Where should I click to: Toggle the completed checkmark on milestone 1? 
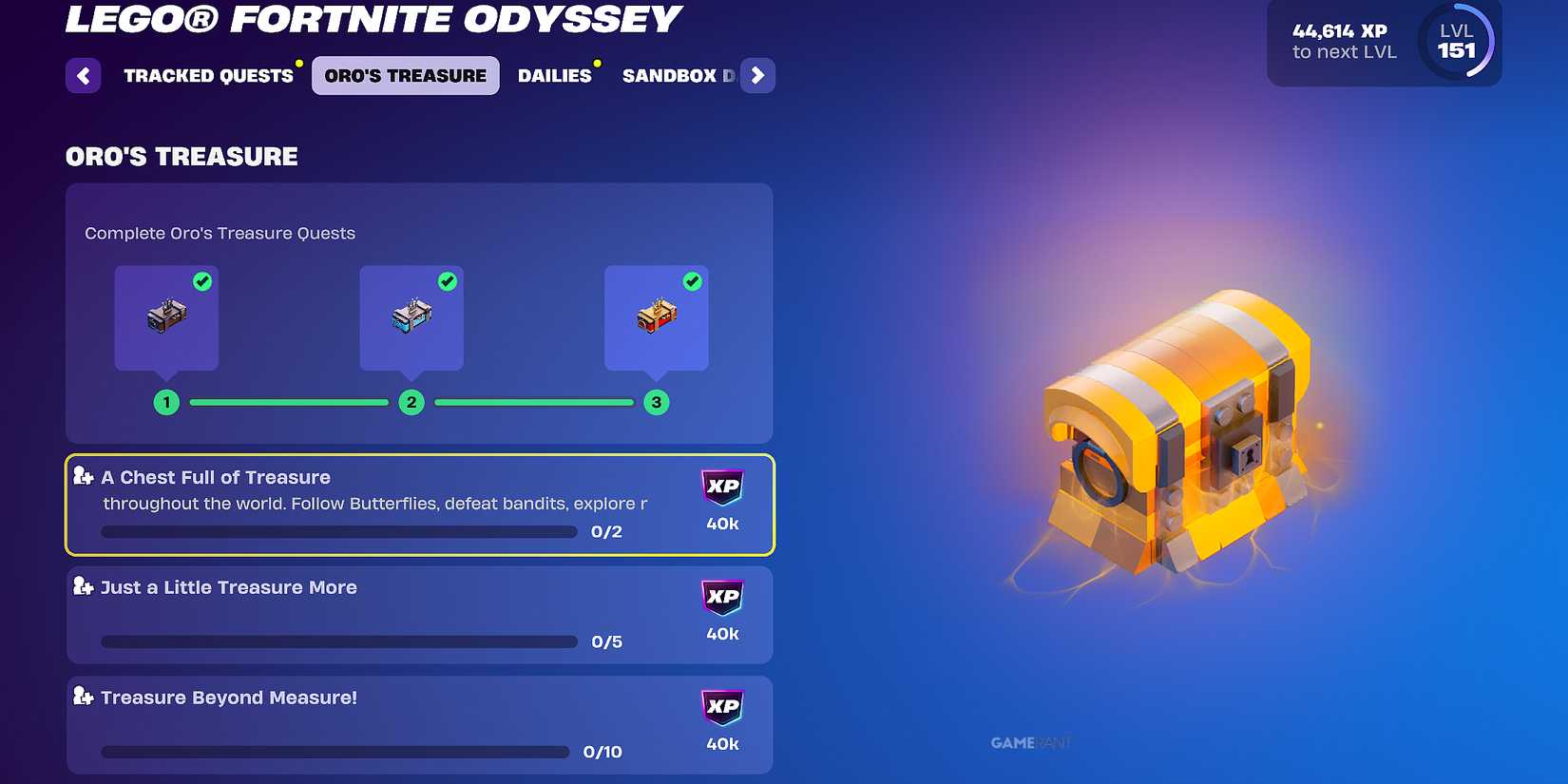tap(201, 281)
